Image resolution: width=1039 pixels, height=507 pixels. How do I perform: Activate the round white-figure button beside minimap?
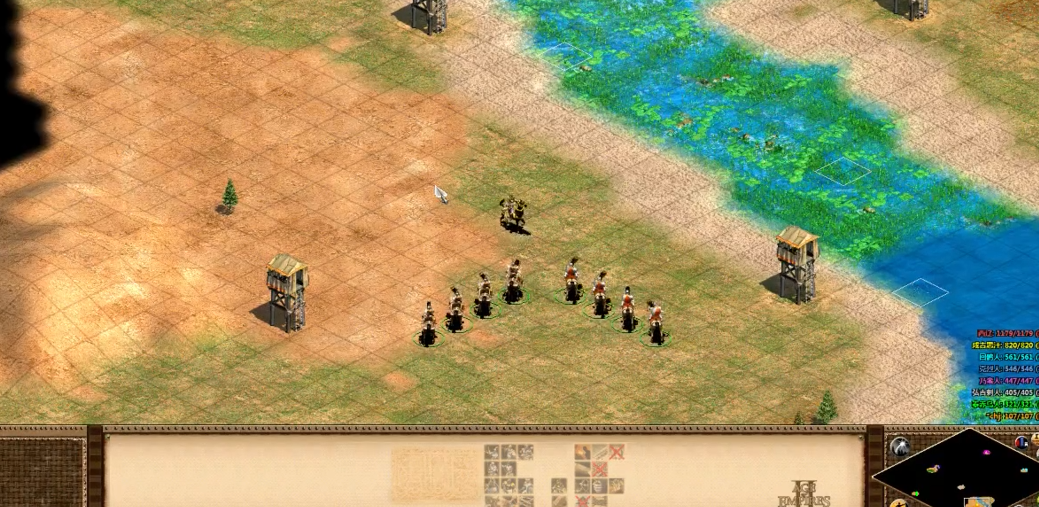click(x=900, y=446)
